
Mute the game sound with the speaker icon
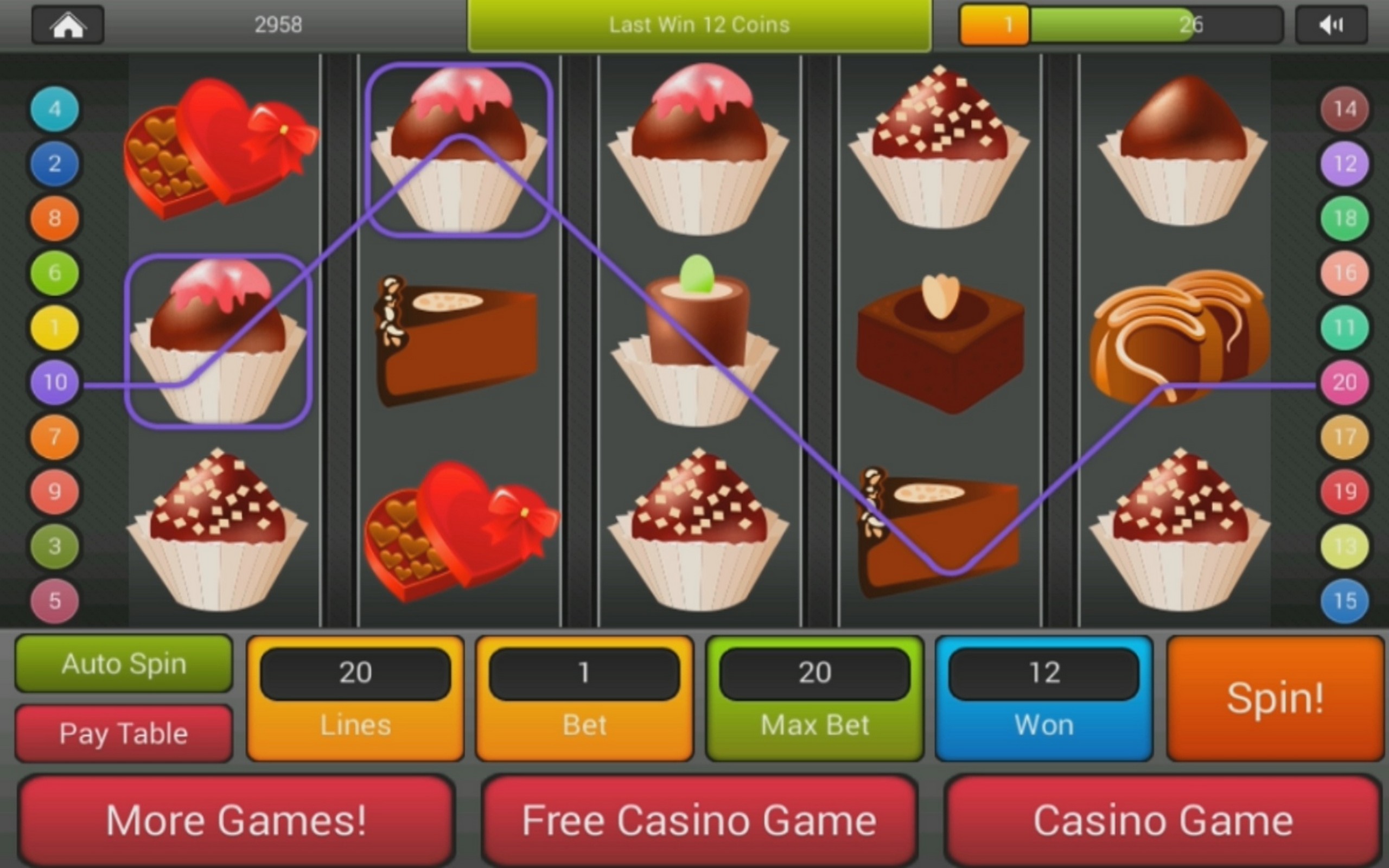pyautogui.click(x=1330, y=24)
